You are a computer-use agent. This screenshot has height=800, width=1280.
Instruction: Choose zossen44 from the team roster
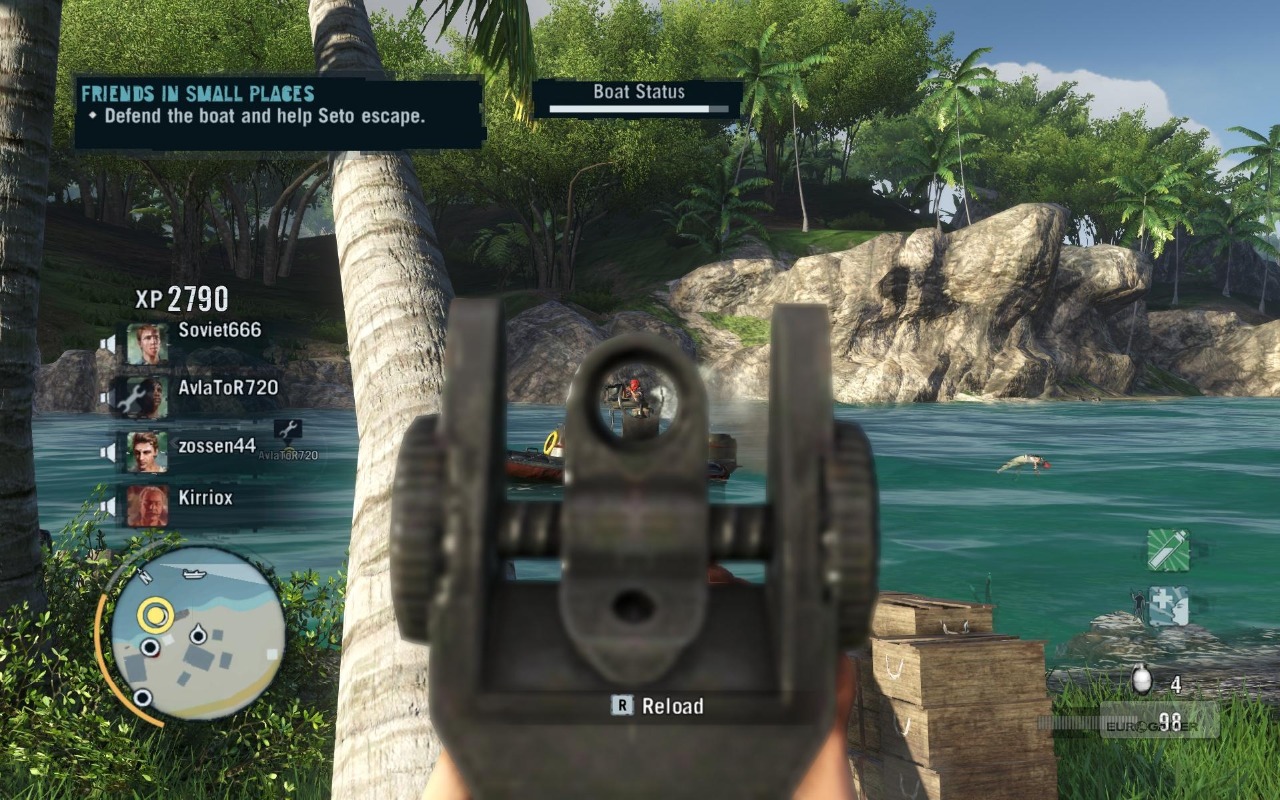click(x=216, y=447)
